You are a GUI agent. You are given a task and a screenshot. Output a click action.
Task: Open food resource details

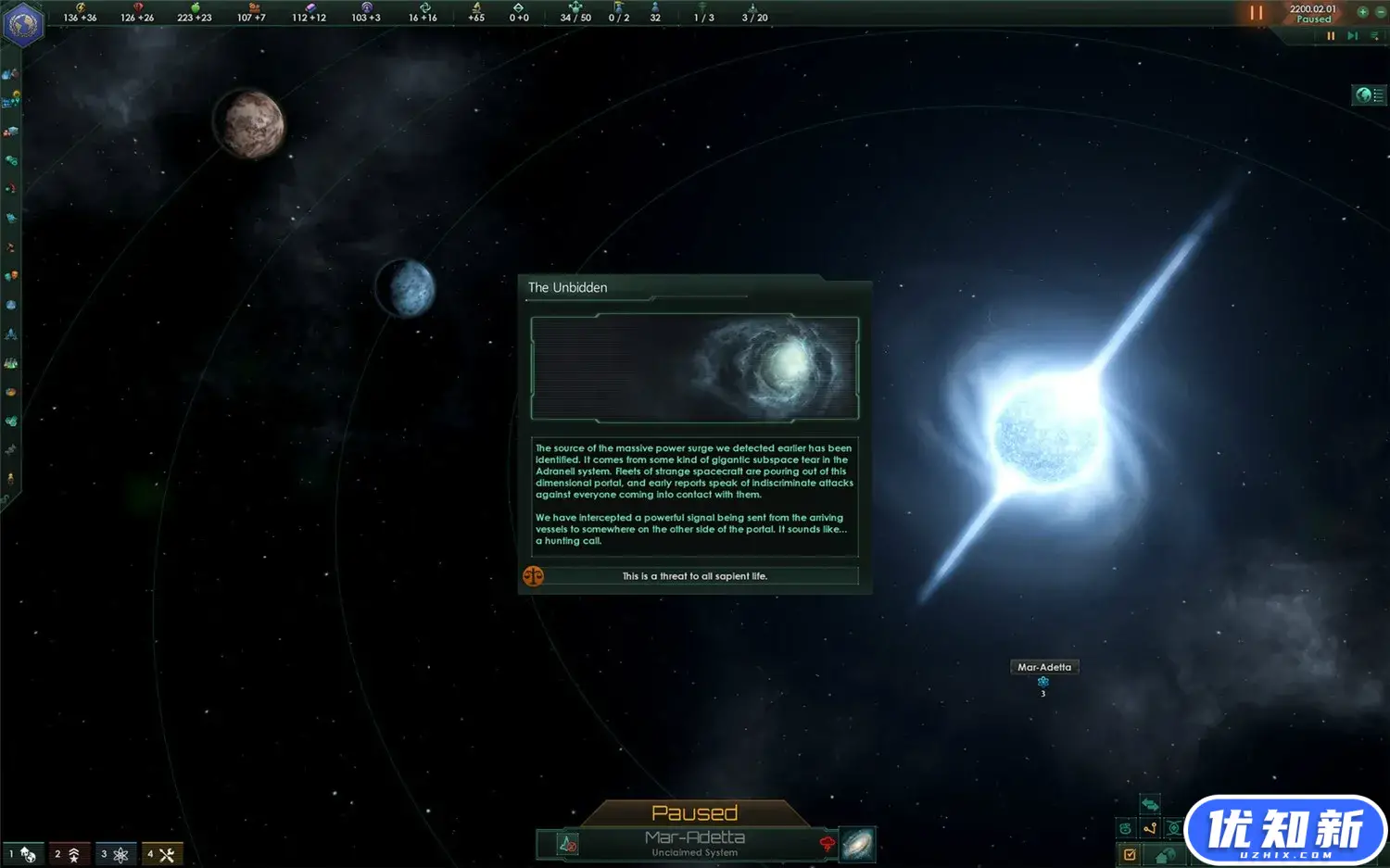pyautogui.click(x=195, y=13)
